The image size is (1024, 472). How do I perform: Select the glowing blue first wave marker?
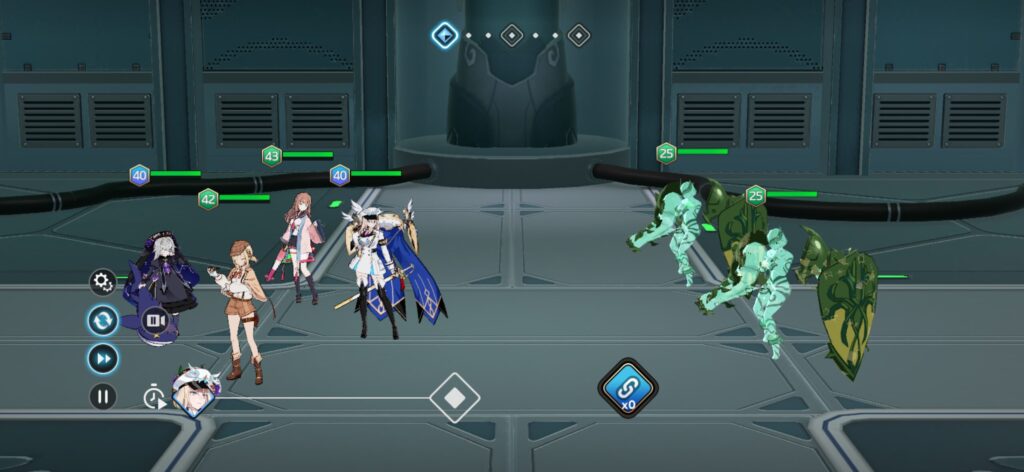(444, 36)
